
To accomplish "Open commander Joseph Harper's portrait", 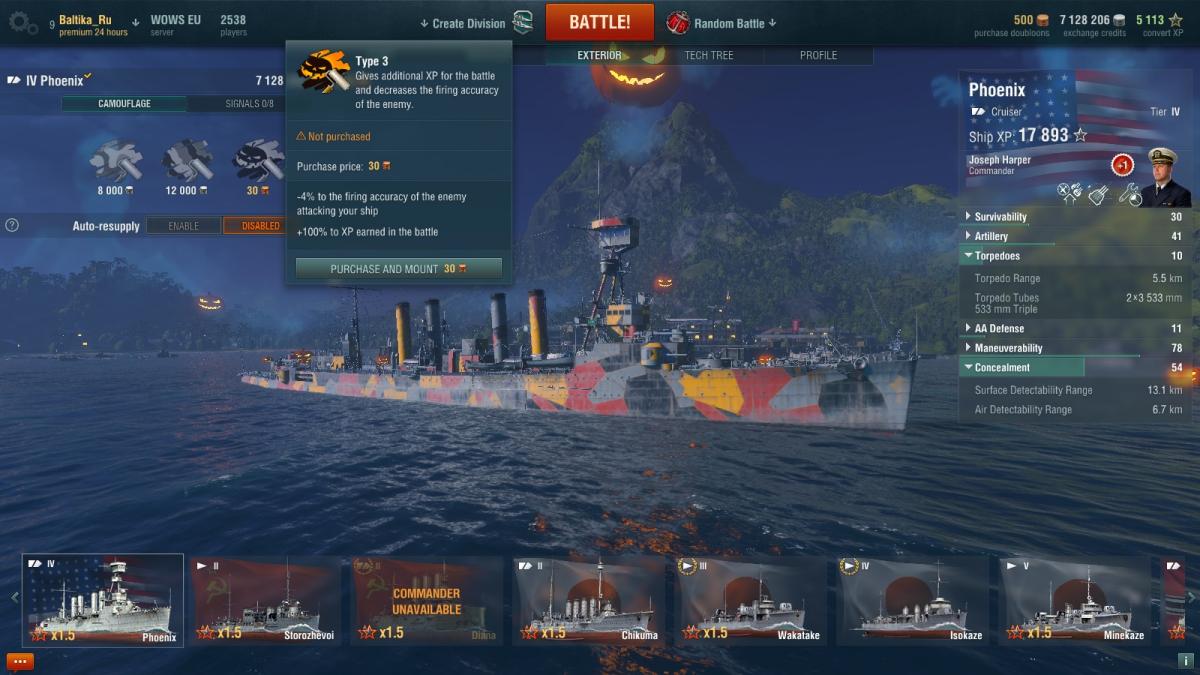I will (x=1163, y=176).
